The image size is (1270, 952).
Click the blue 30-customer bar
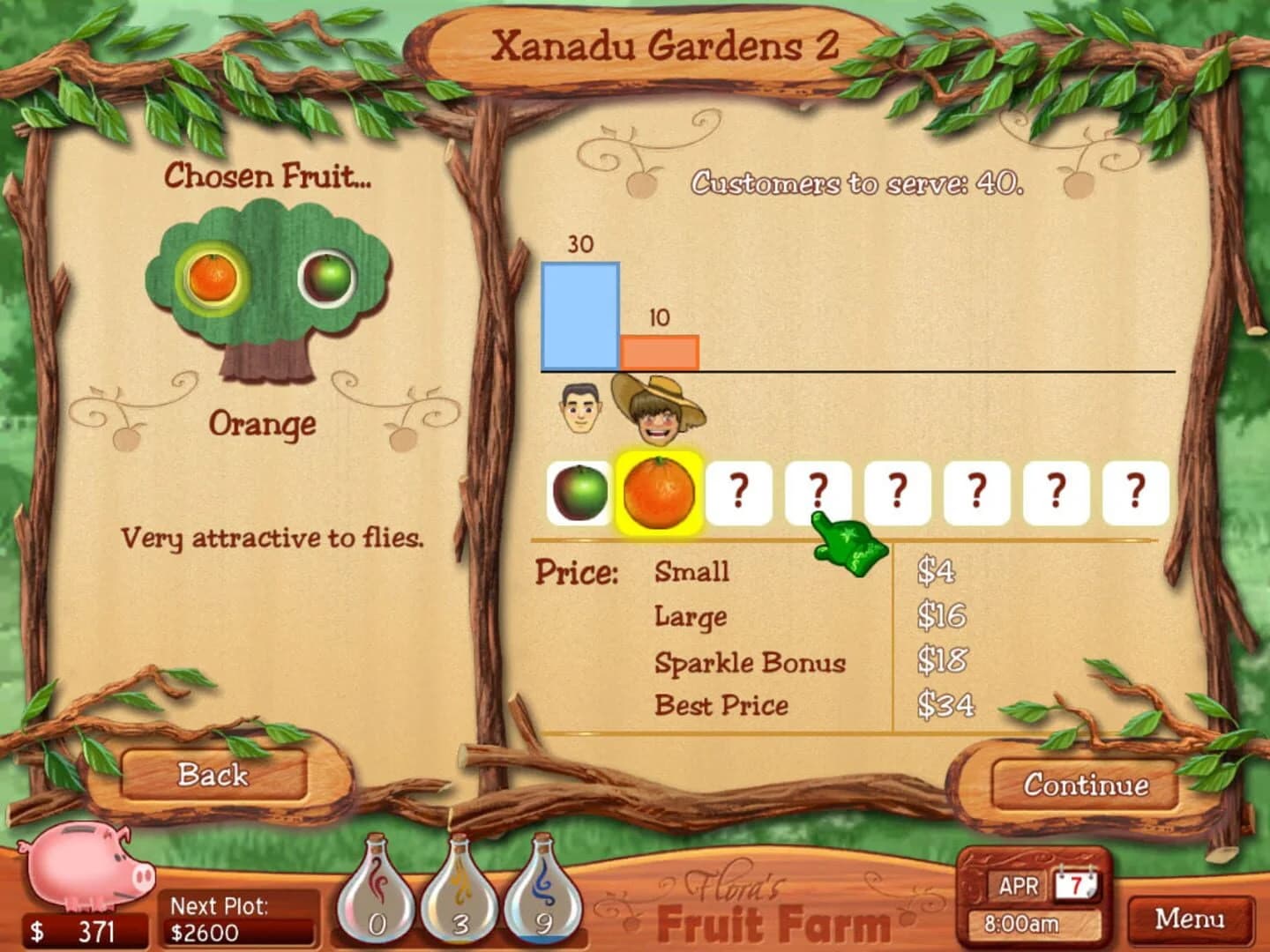(x=581, y=316)
